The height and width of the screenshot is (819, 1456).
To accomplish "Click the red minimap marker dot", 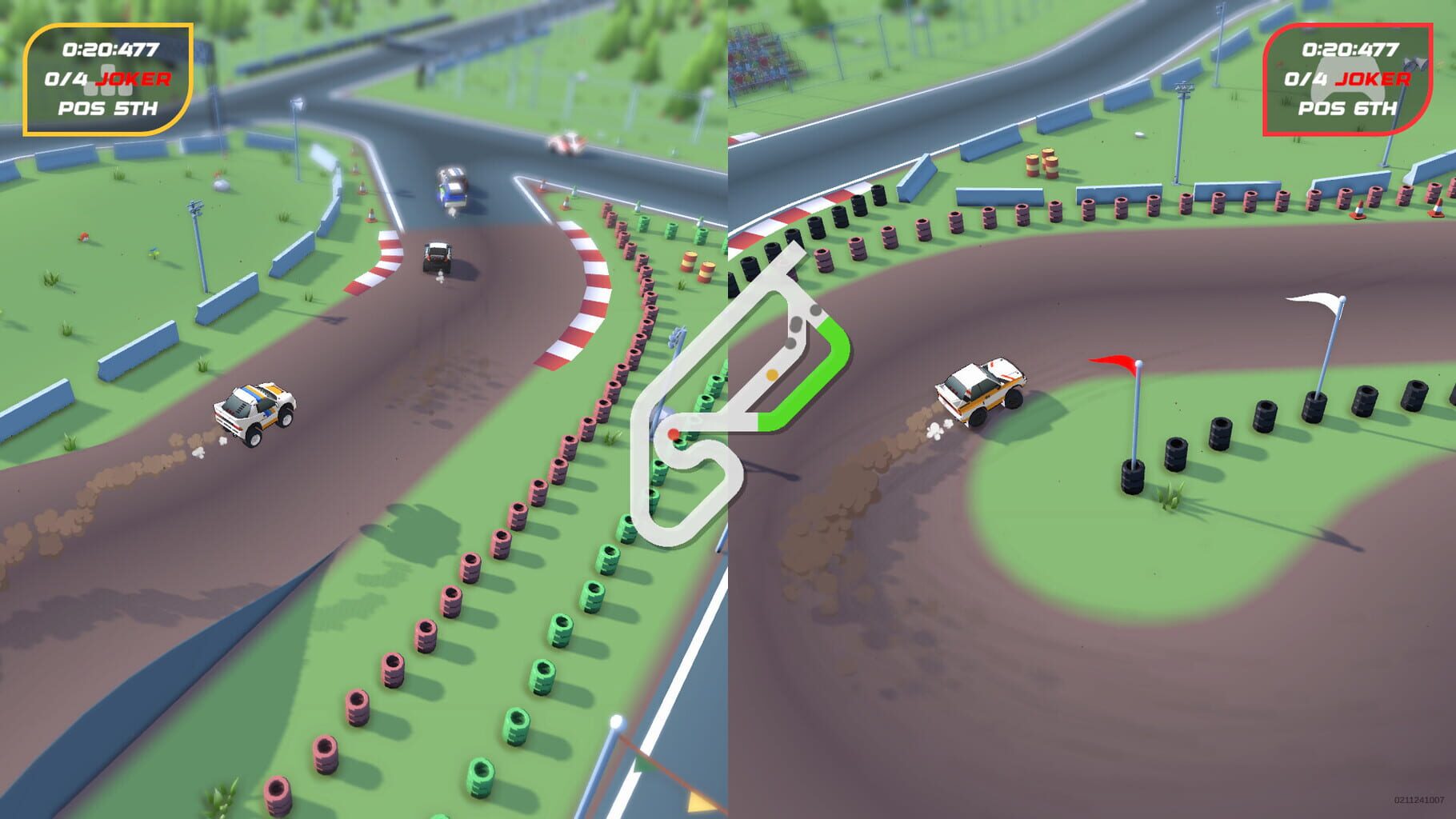I will (x=674, y=433).
